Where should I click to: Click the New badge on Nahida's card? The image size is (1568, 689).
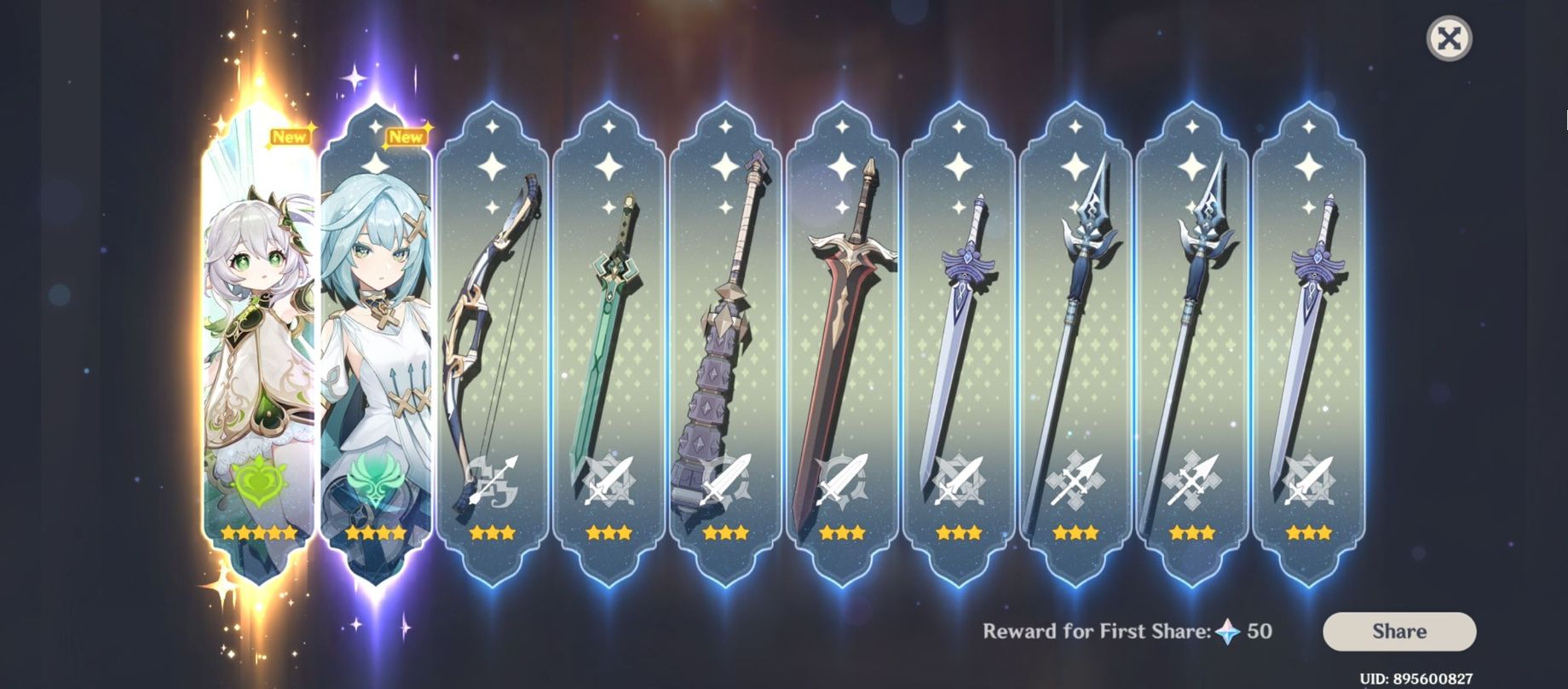coord(290,135)
